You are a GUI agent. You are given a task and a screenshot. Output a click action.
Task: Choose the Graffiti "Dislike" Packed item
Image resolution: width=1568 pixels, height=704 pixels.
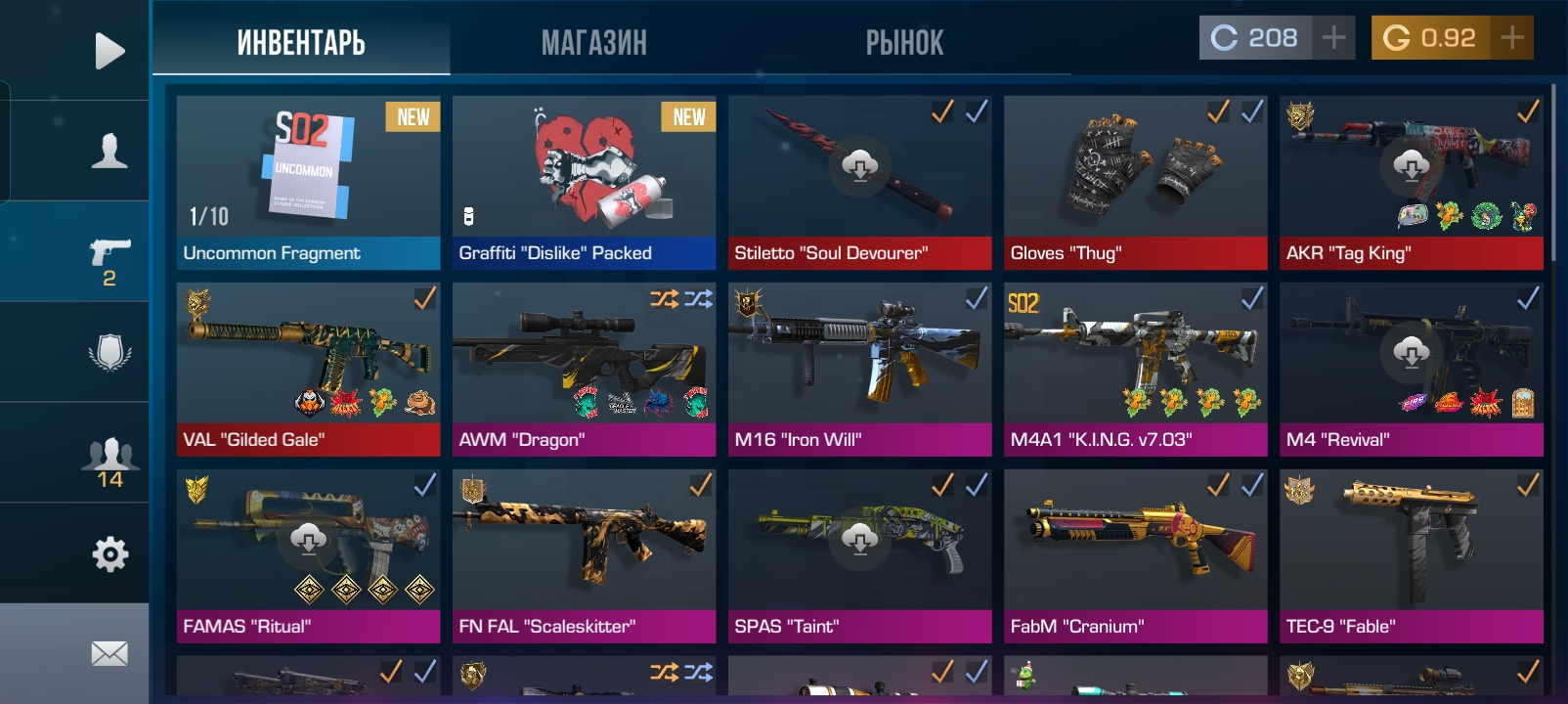coord(584,182)
